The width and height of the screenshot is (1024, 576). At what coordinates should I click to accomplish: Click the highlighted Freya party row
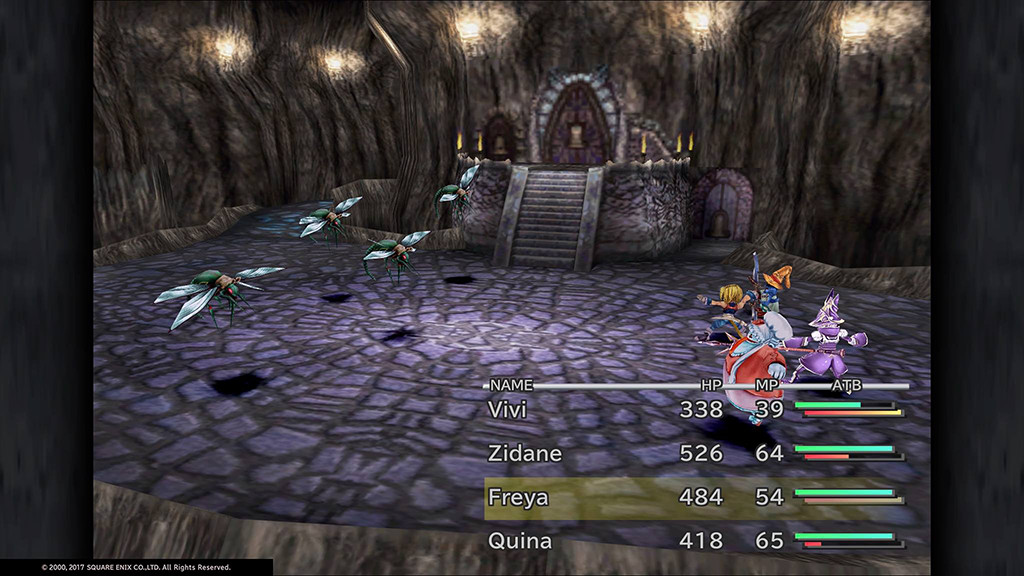518,497
